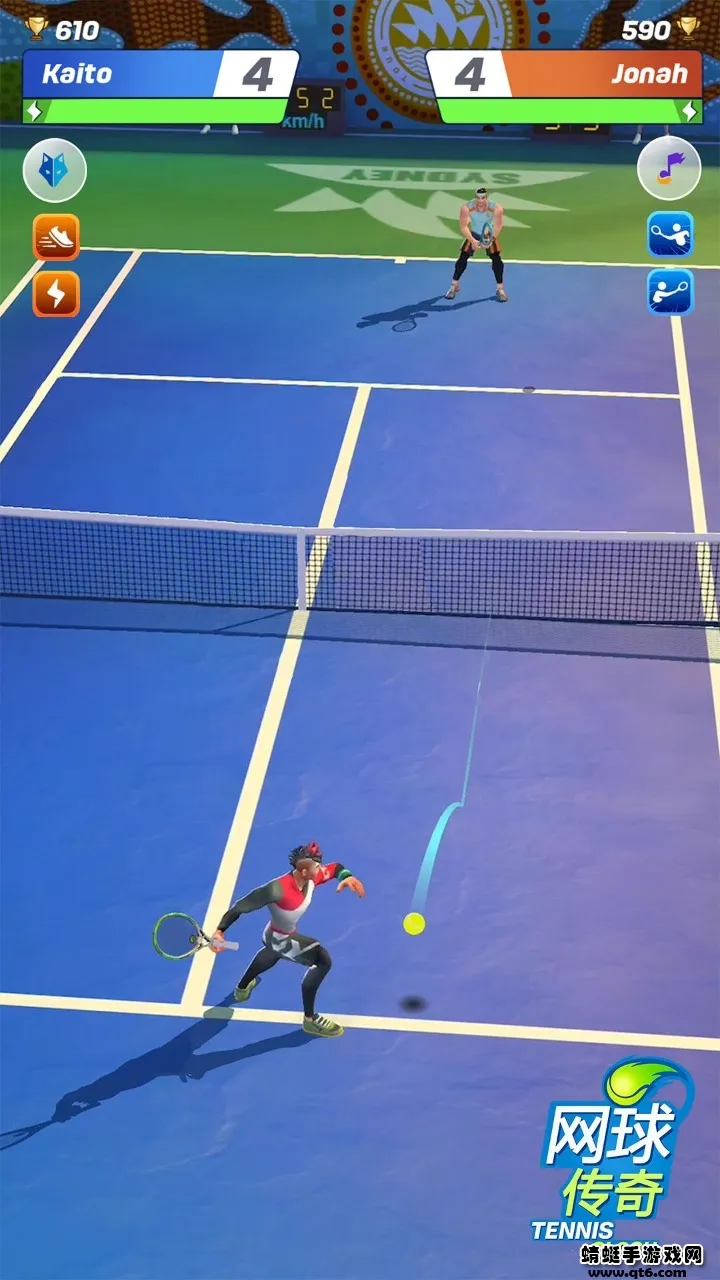Image resolution: width=720 pixels, height=1280 pixels.
Task: Activate the speed sneaker boost icon
Action: (x=56, y=237)
